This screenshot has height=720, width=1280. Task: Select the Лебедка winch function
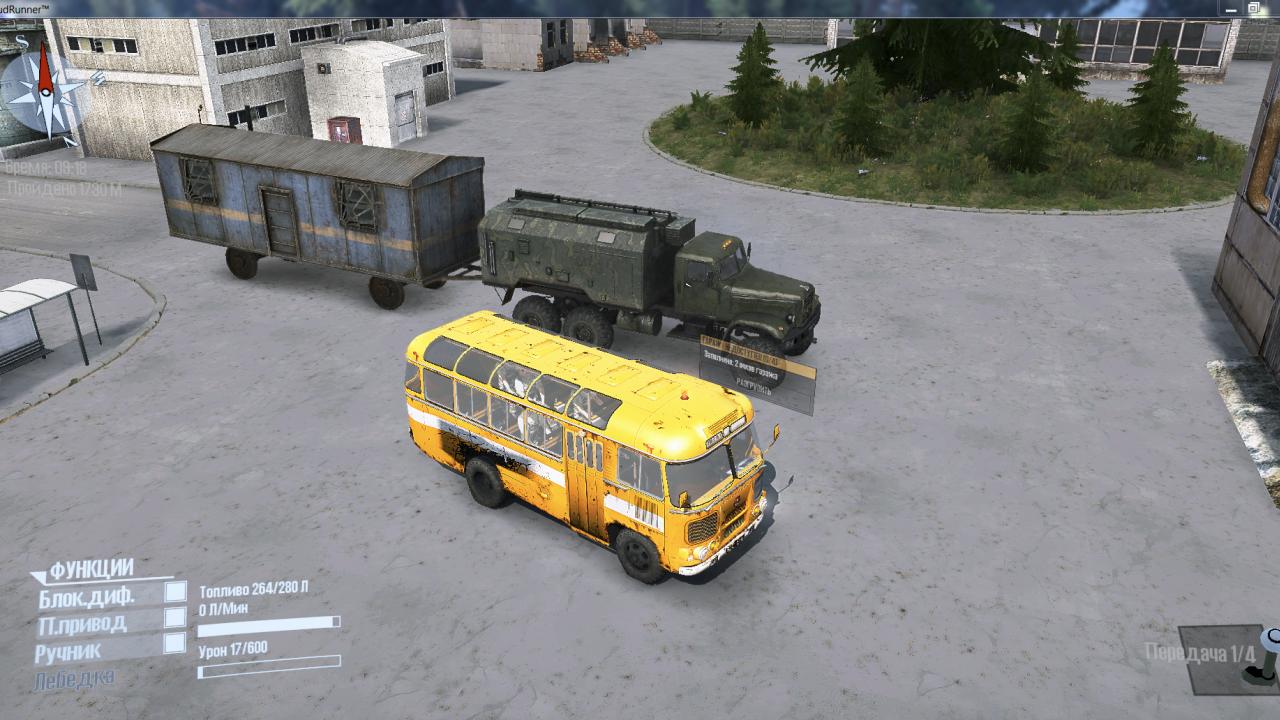coord(74,679)
